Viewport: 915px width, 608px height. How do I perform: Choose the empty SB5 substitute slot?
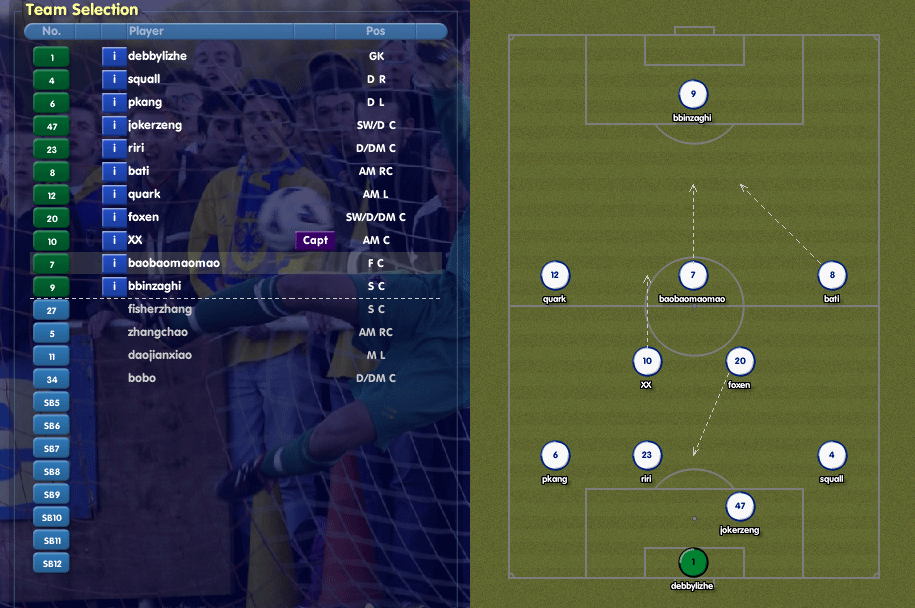(51, 402)
